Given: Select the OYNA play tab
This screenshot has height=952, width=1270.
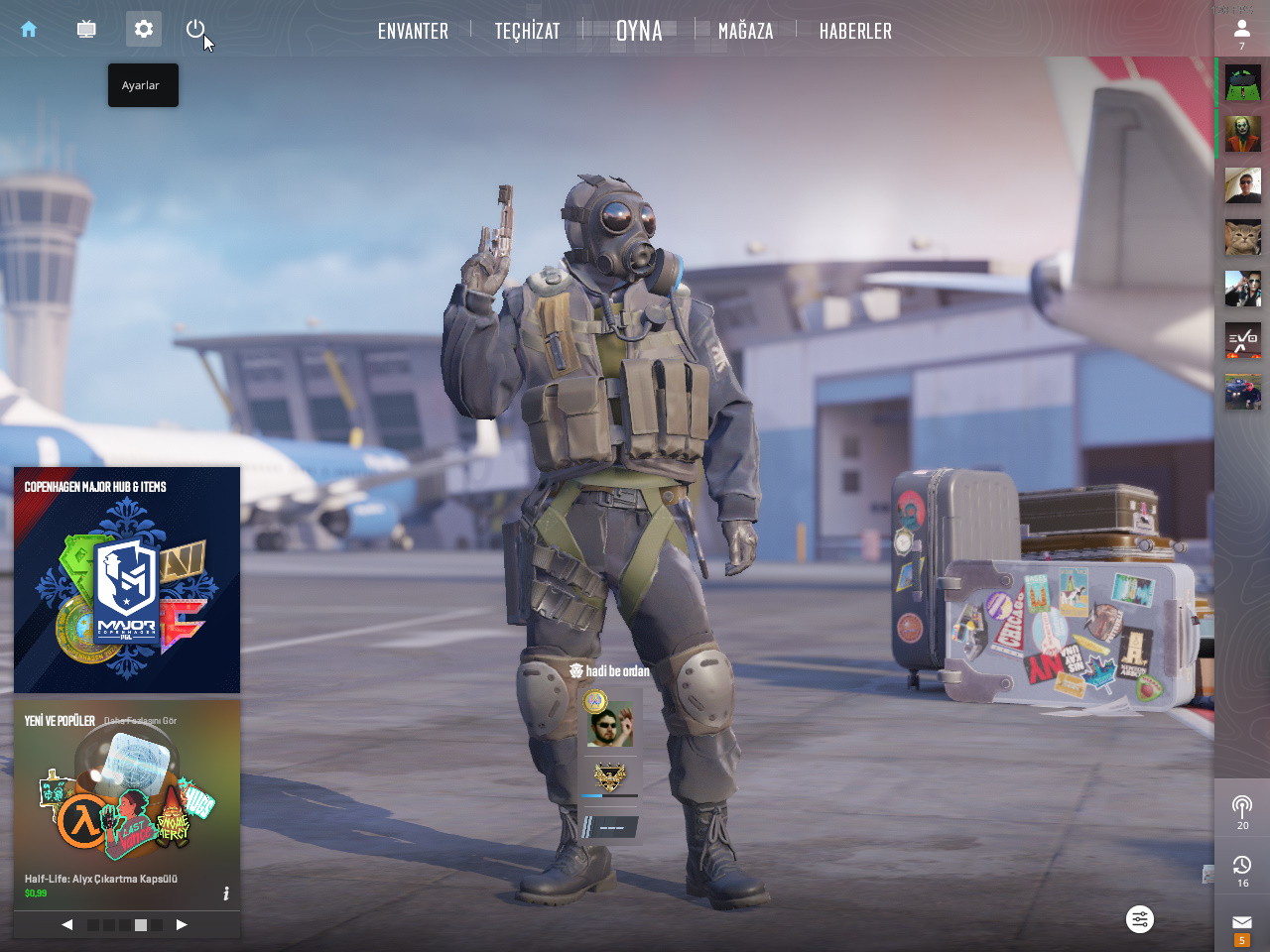Looking at the screenshot, I should tap(639, 32).
